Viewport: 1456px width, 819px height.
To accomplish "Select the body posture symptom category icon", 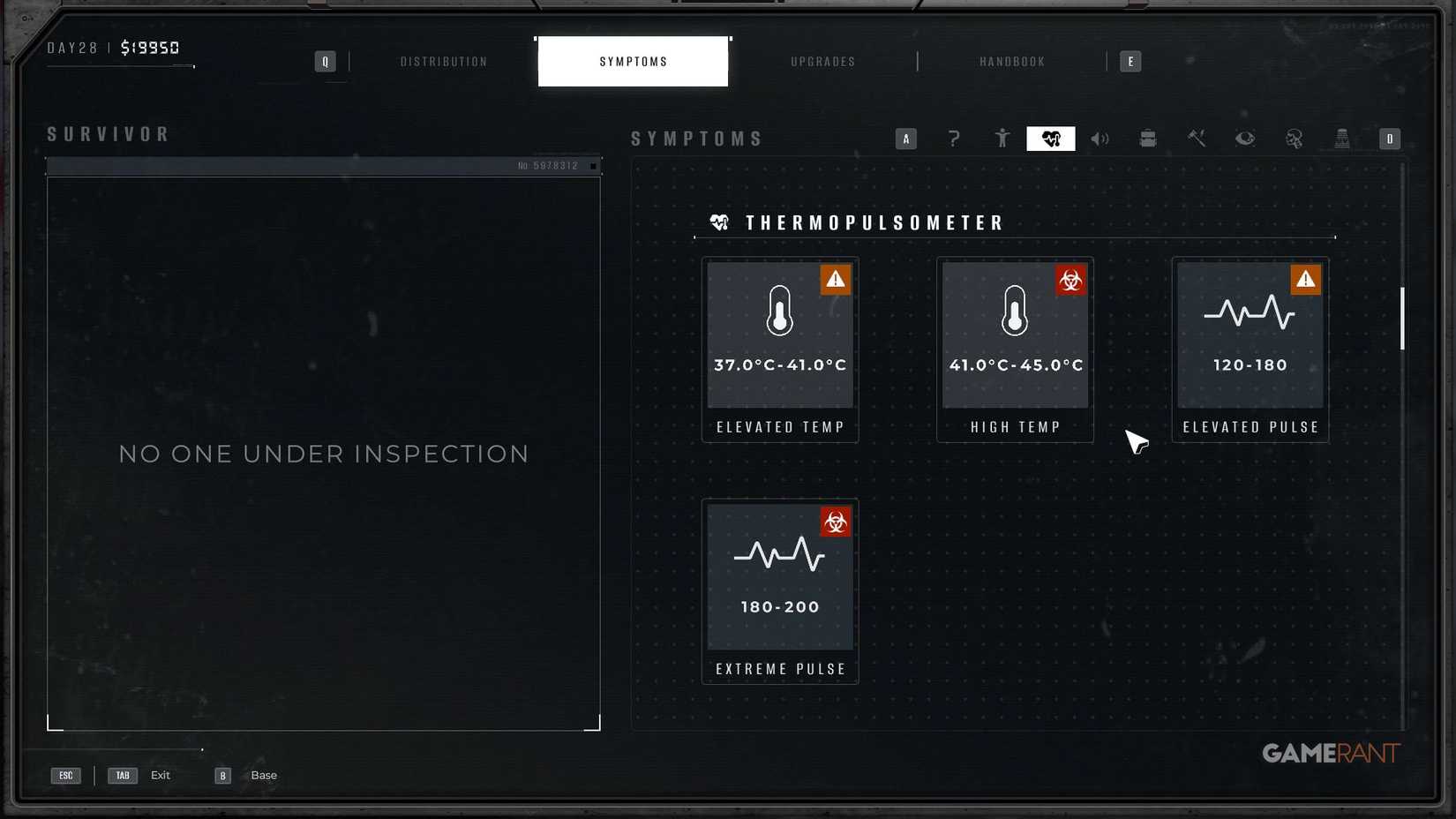I will pos(1002,139).
